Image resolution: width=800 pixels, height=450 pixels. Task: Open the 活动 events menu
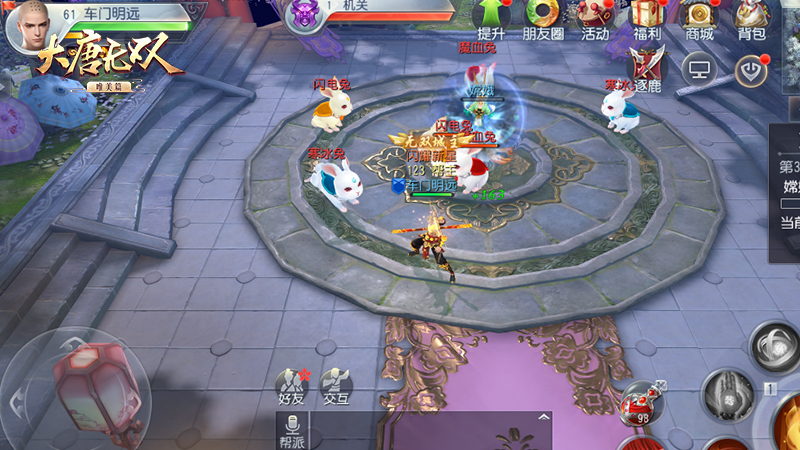tap(595, 19)
